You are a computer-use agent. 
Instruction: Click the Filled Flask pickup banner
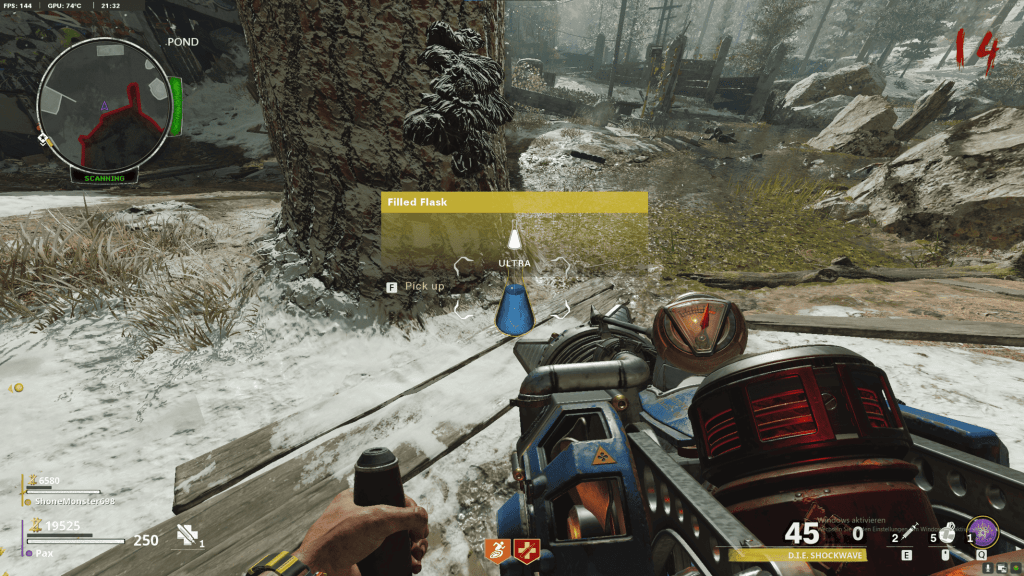click(x=514, y=202)
